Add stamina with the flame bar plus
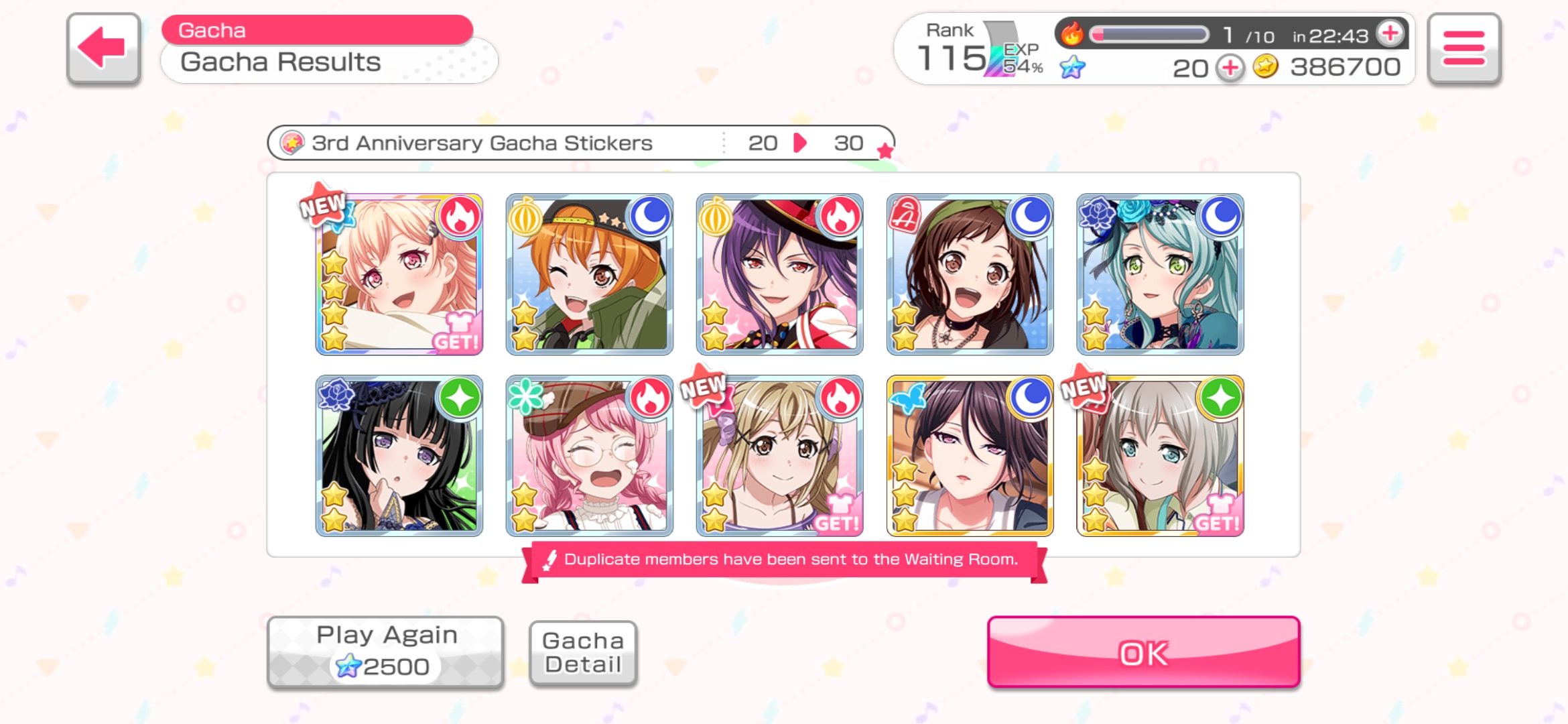 pos(1390,34)
